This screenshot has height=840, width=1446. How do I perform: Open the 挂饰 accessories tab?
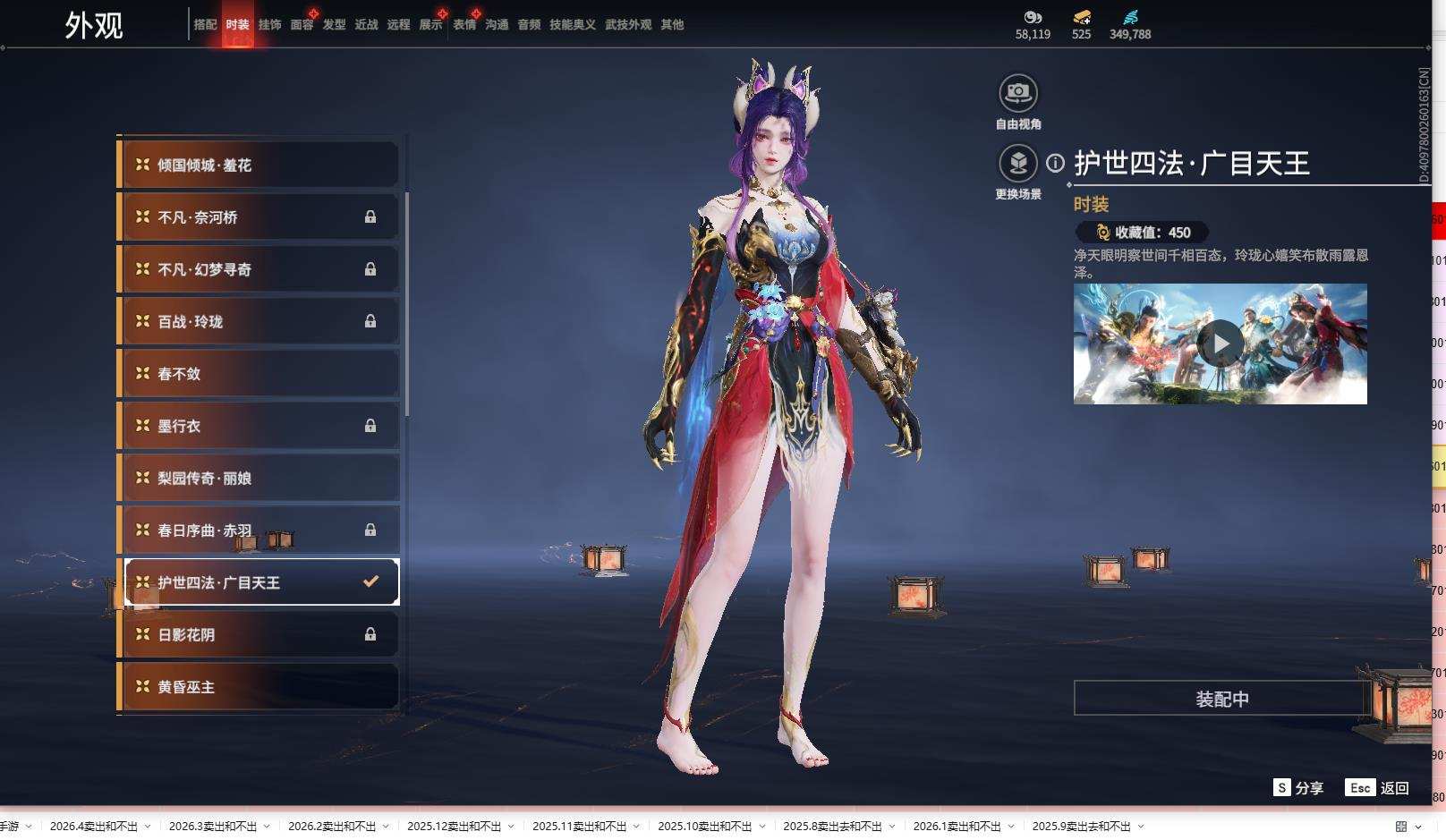click(x=269, y=25)
